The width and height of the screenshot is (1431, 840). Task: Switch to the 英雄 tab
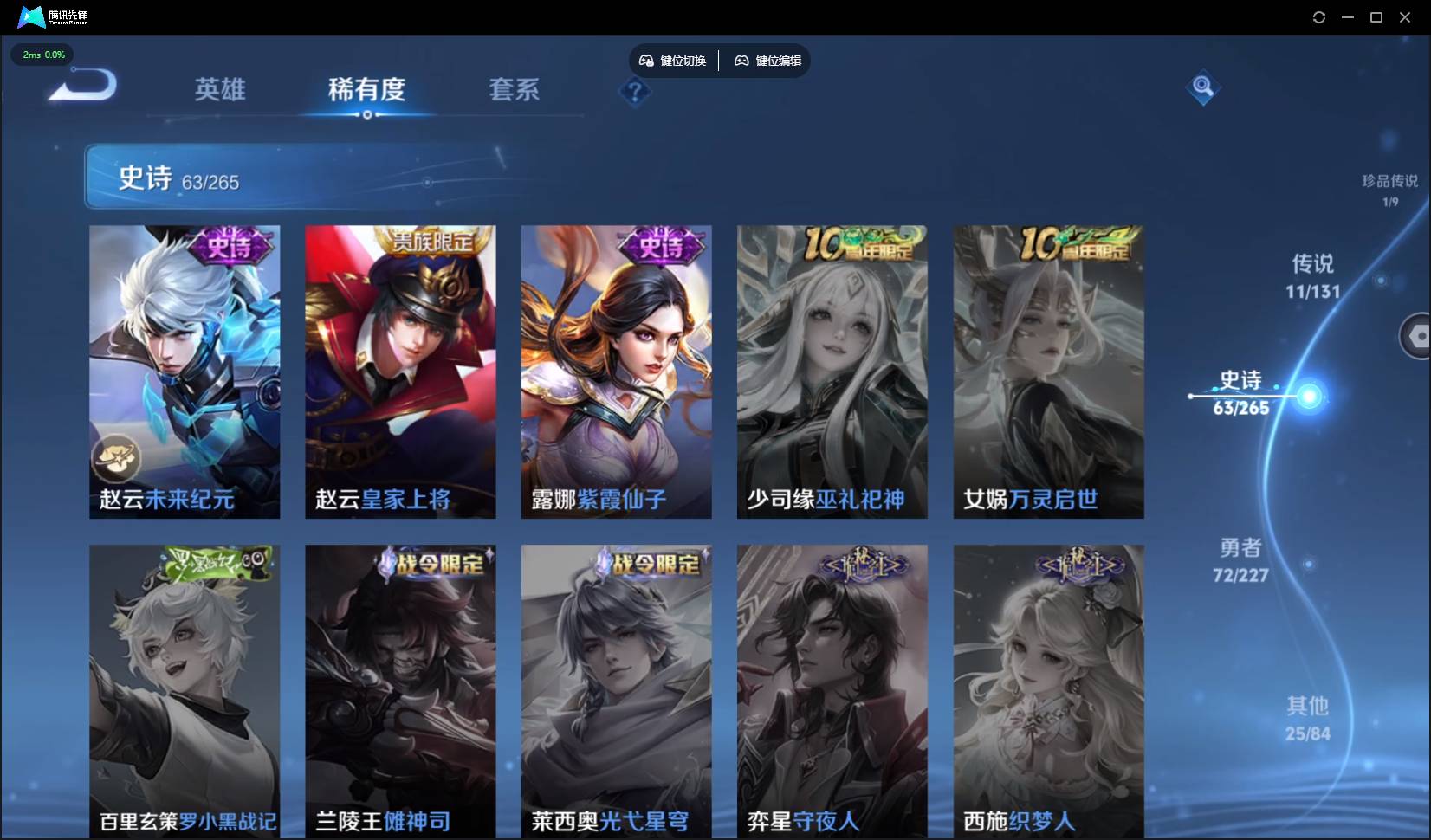pyautogui.click(x=220, y=90)
